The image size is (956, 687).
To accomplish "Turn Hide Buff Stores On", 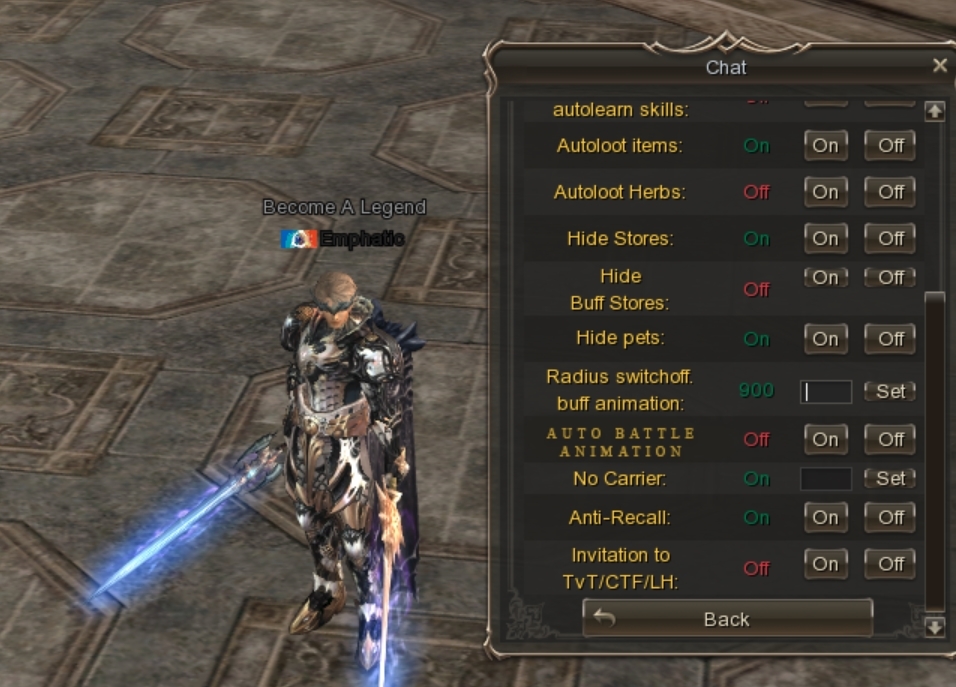I will (x=825, y=277).
